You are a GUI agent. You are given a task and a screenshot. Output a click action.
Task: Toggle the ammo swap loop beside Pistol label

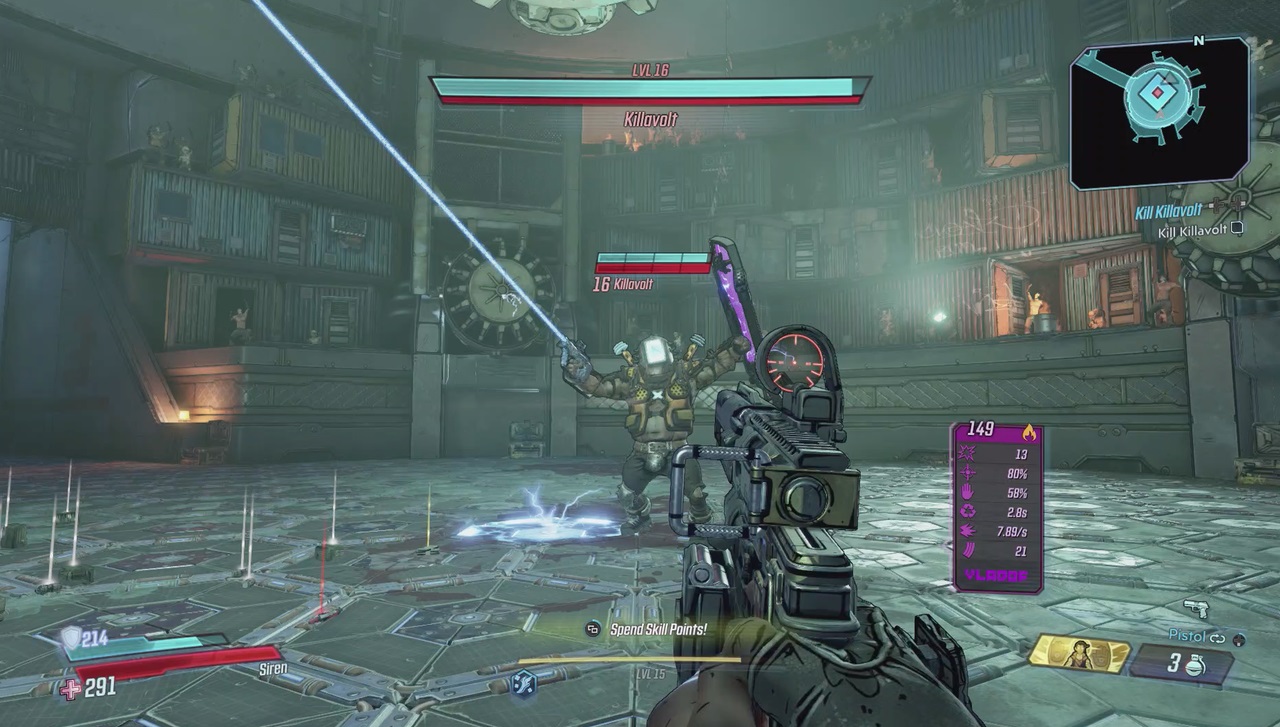pos(1217,639)
